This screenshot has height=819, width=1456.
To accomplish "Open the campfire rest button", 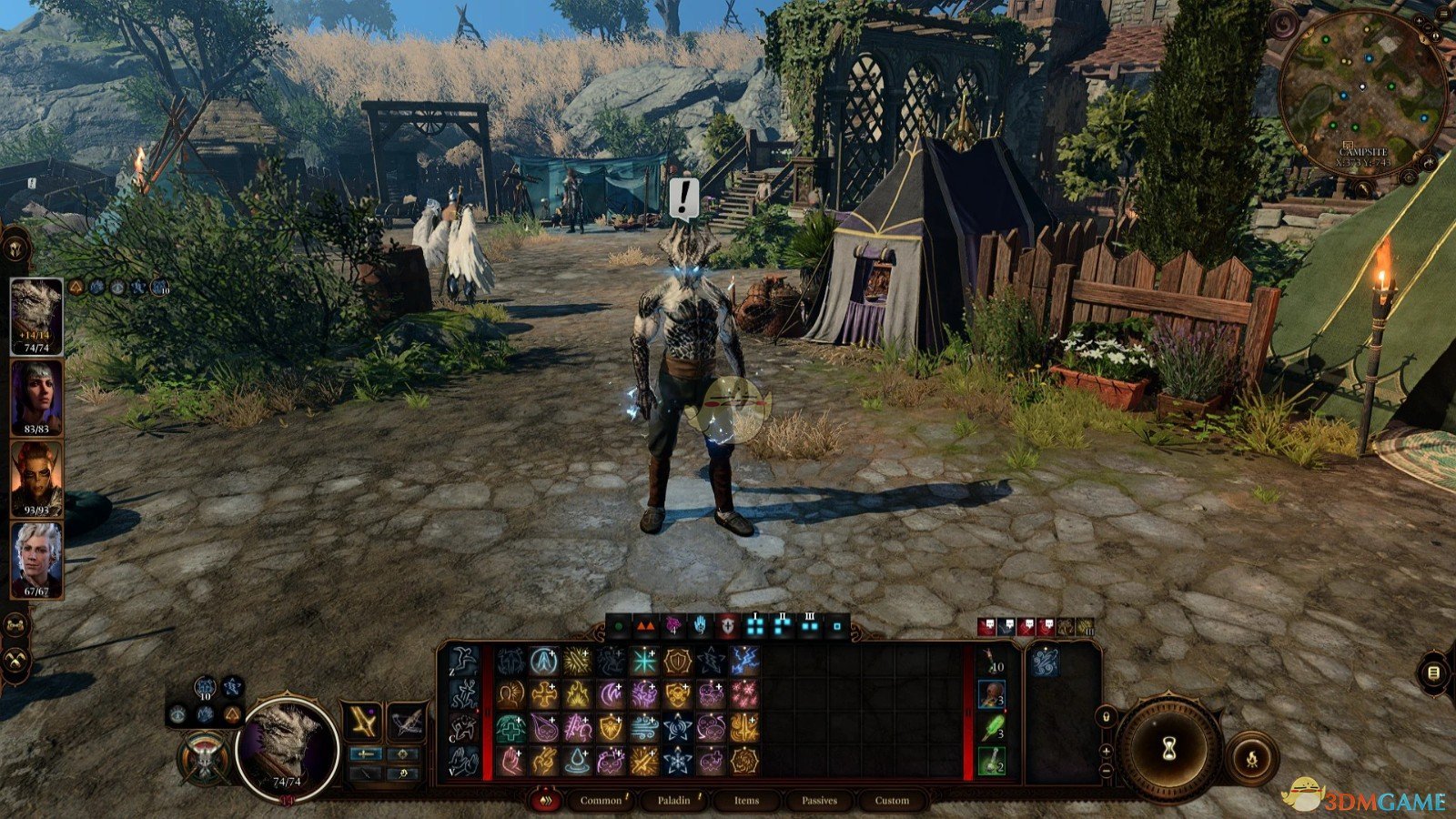I will [x=1251, y=757].
